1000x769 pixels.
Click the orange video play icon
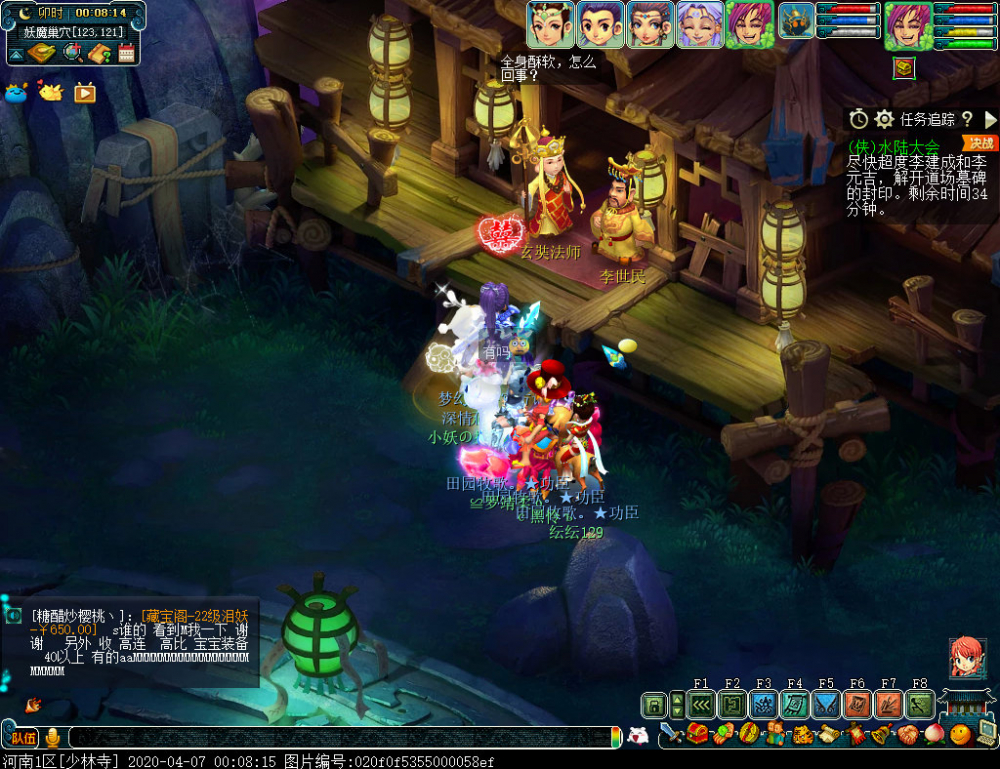tap(85, 93)
